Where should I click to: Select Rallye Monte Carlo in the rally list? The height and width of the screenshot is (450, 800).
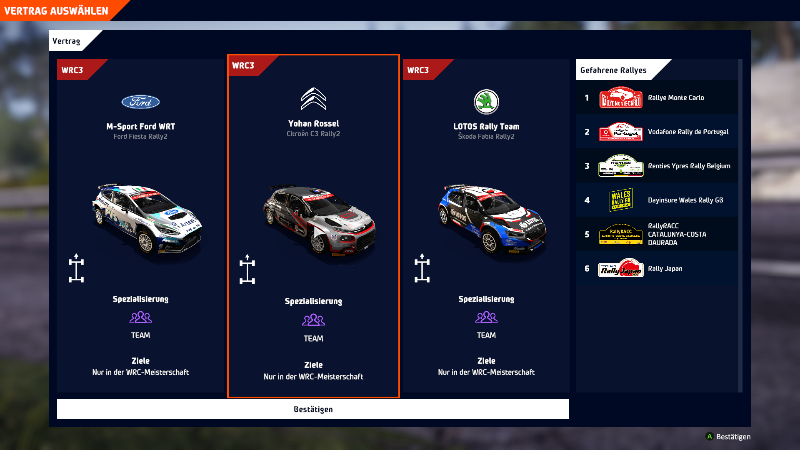(x=657, y=98)
